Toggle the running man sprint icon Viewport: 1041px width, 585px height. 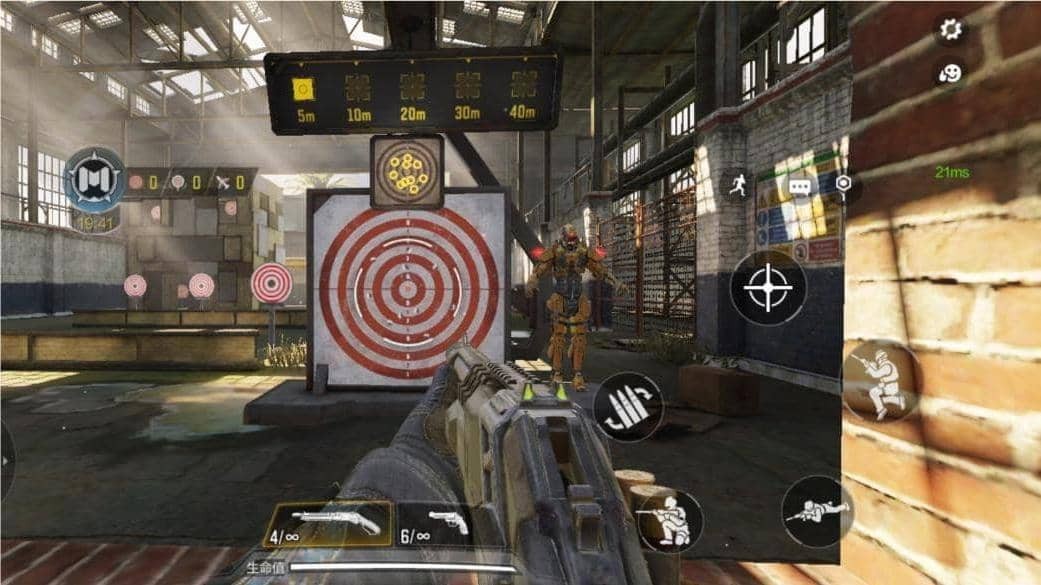[739, 185]
